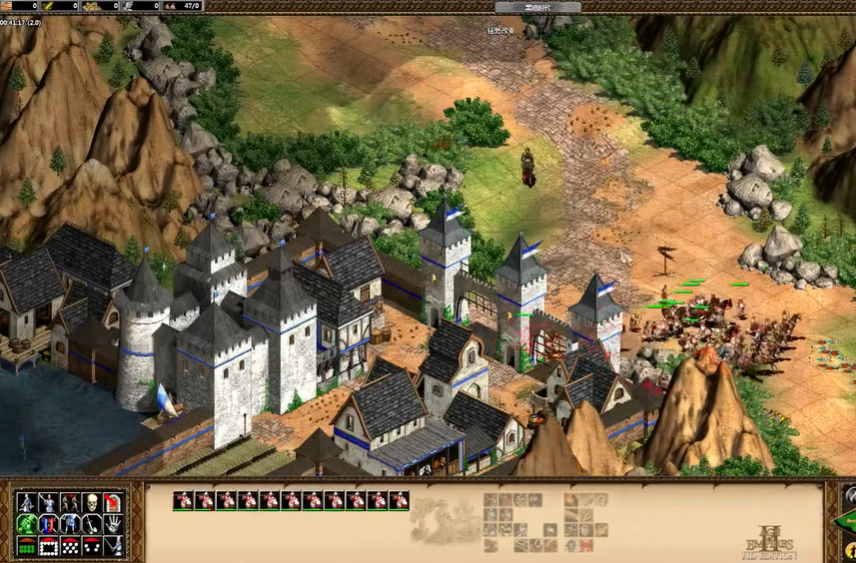Activate the white hand stop command
856x563 pixels.
pyautogui.click(x=113, y=524)
